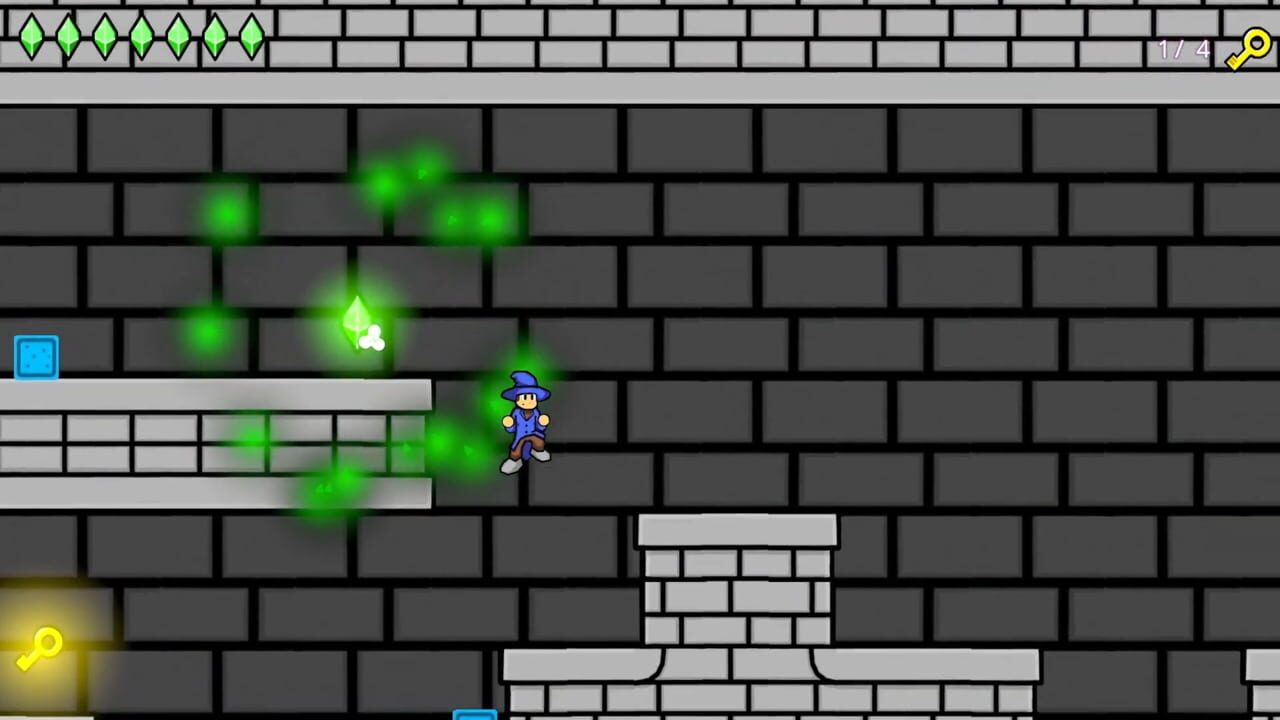Click the middle gem of the HUD strip
Image resolution: width=1280 pixels, height=720 pixels.
tap(140, 37)
